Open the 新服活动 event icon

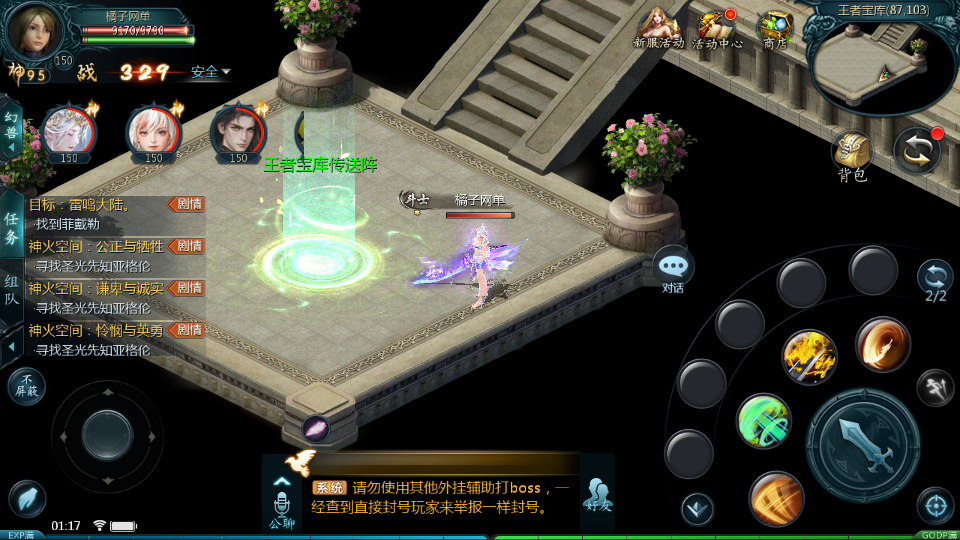[x=658, y=28]
